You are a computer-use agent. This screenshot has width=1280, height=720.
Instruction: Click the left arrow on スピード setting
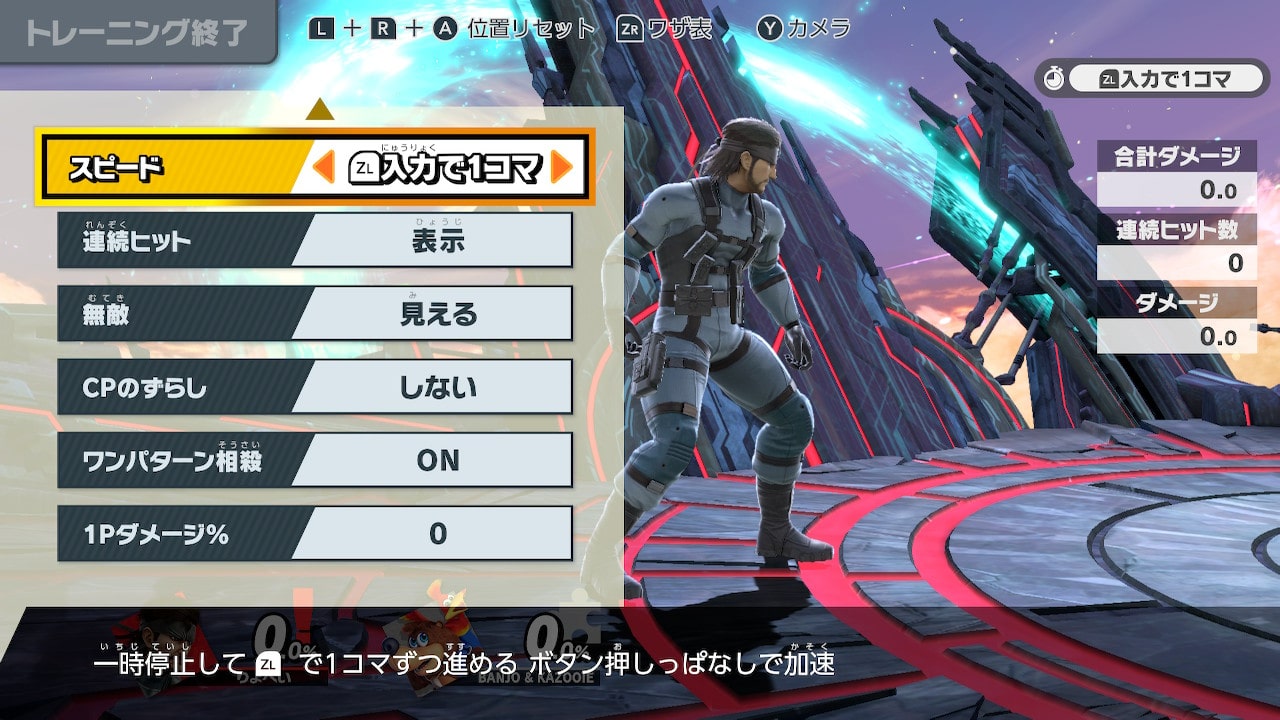[323, 168]
